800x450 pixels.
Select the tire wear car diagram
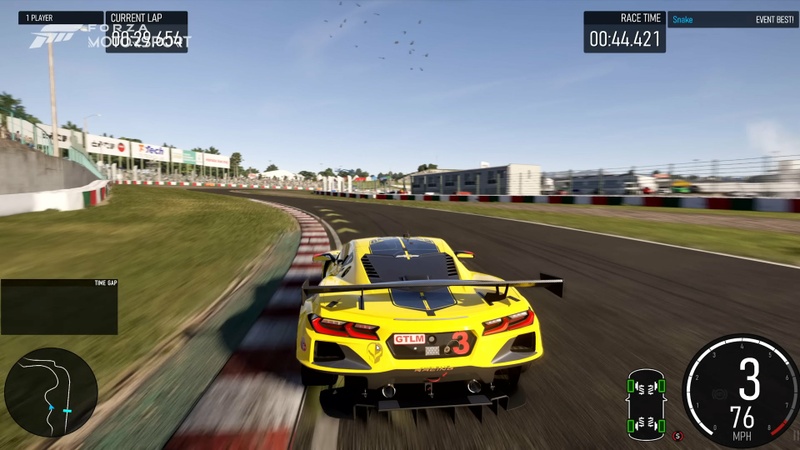click(x=646, y=405)
